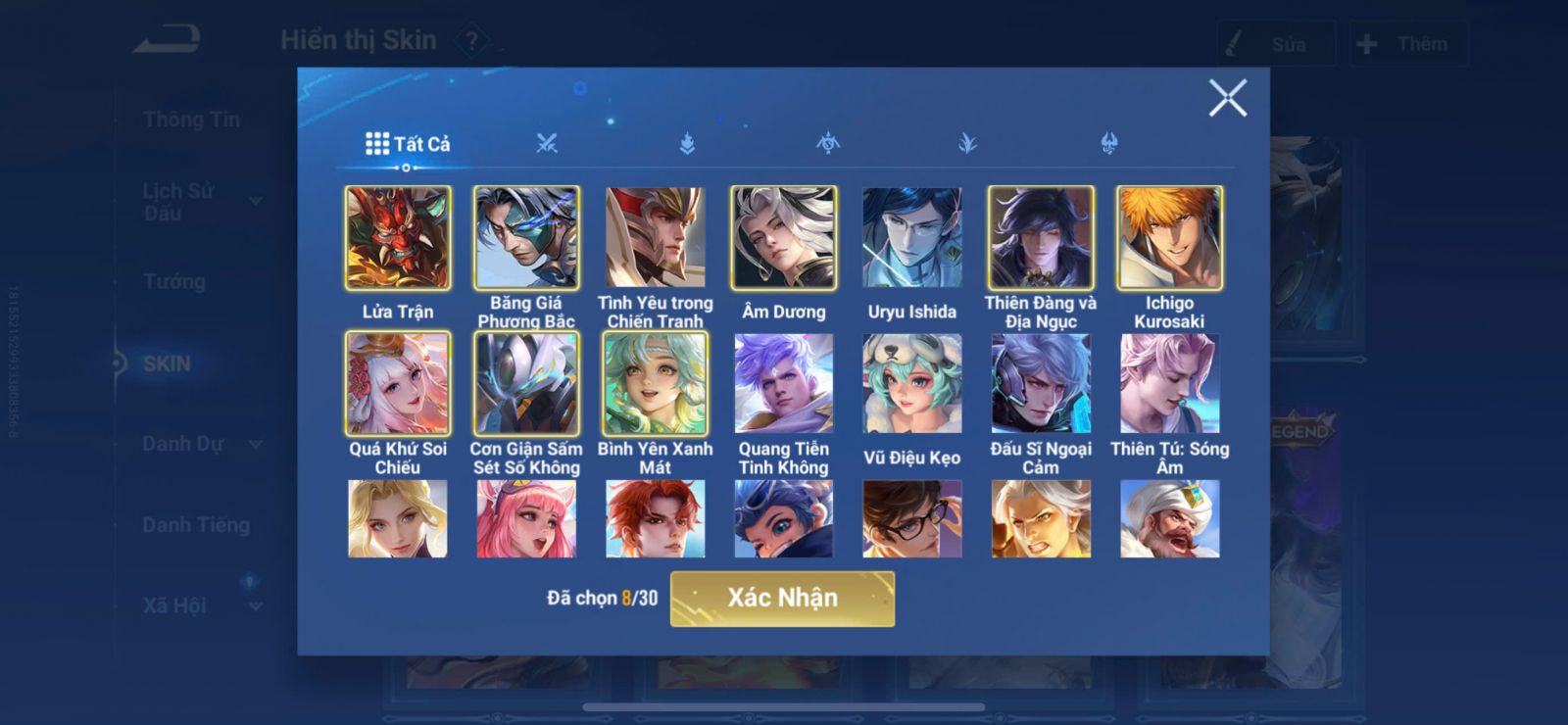Pick the Tình Yêu trong Chiến Tranh skin

point(655,238)
